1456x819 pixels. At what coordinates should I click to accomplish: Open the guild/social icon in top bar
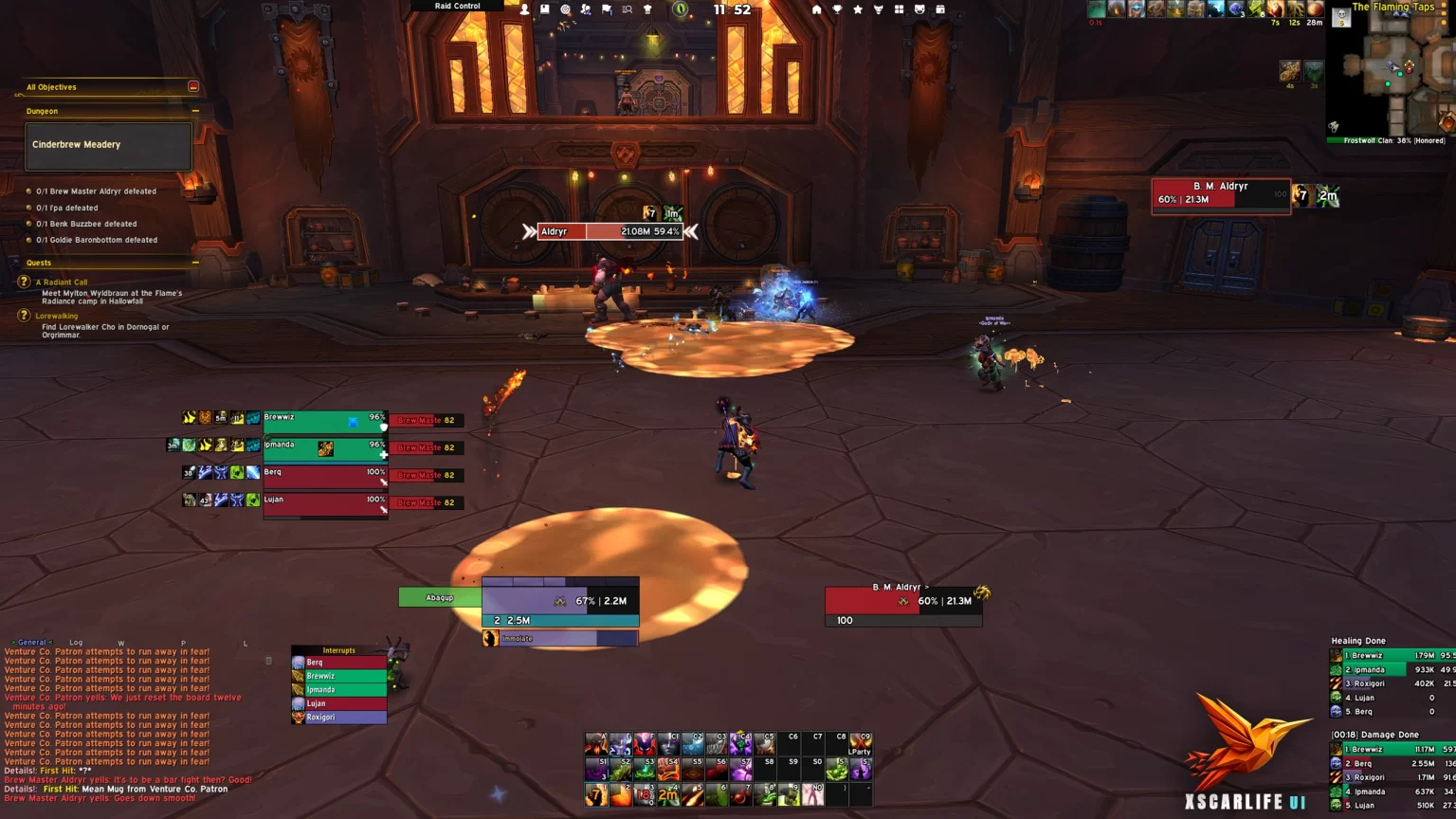587,8
